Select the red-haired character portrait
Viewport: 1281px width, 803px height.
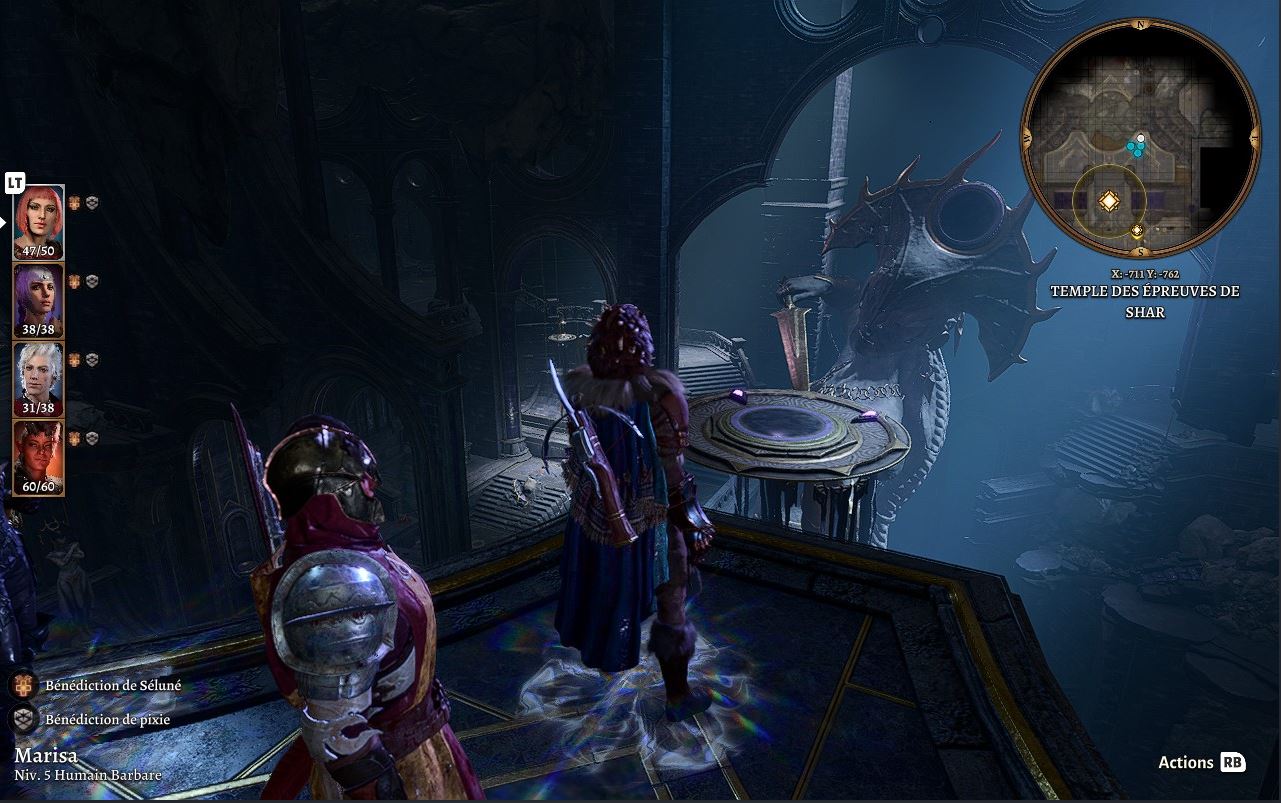tap(39, 221)
